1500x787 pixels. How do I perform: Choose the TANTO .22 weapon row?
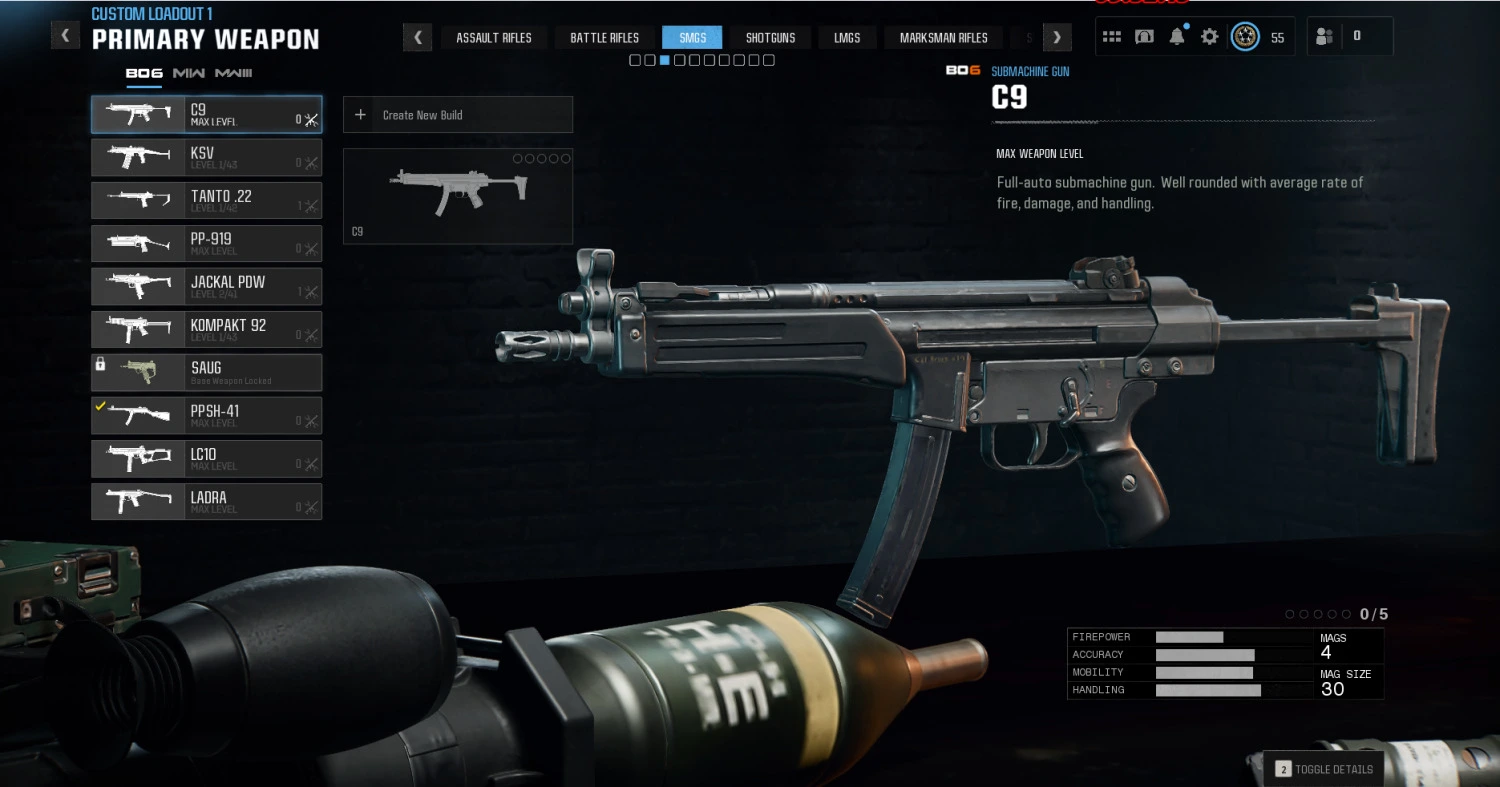point(206,201)
